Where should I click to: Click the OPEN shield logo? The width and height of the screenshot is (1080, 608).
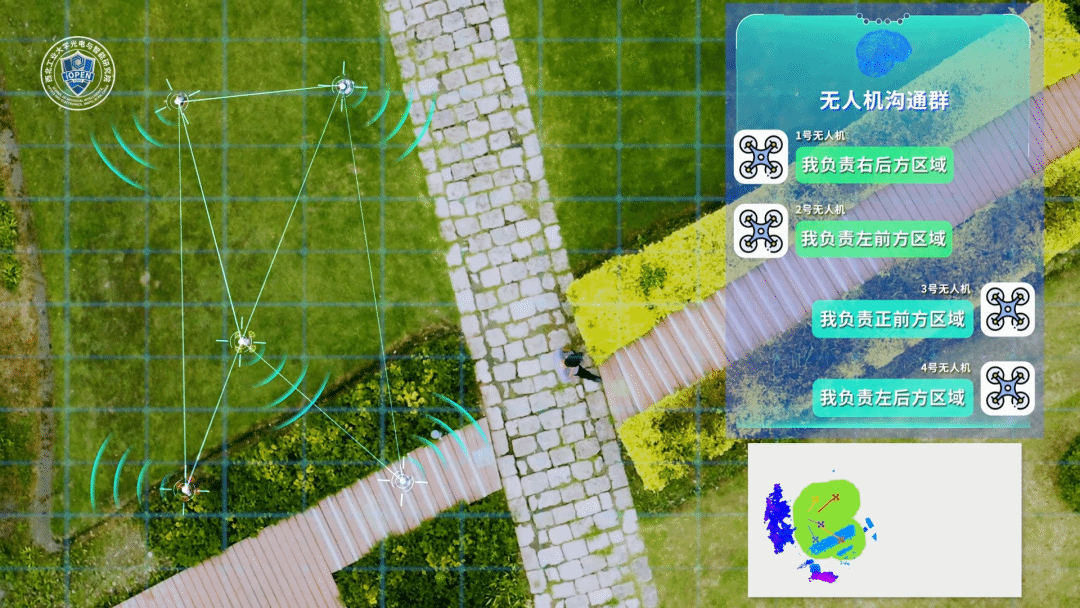pos(78,74)
